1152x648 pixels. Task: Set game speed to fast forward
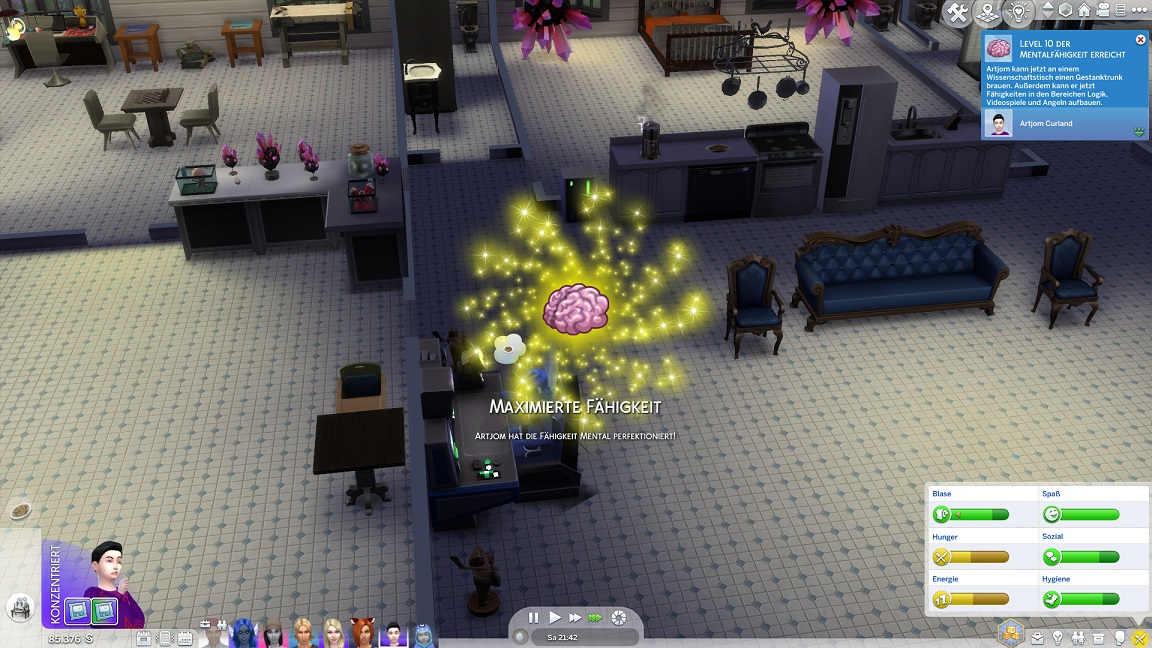point(575,618)
